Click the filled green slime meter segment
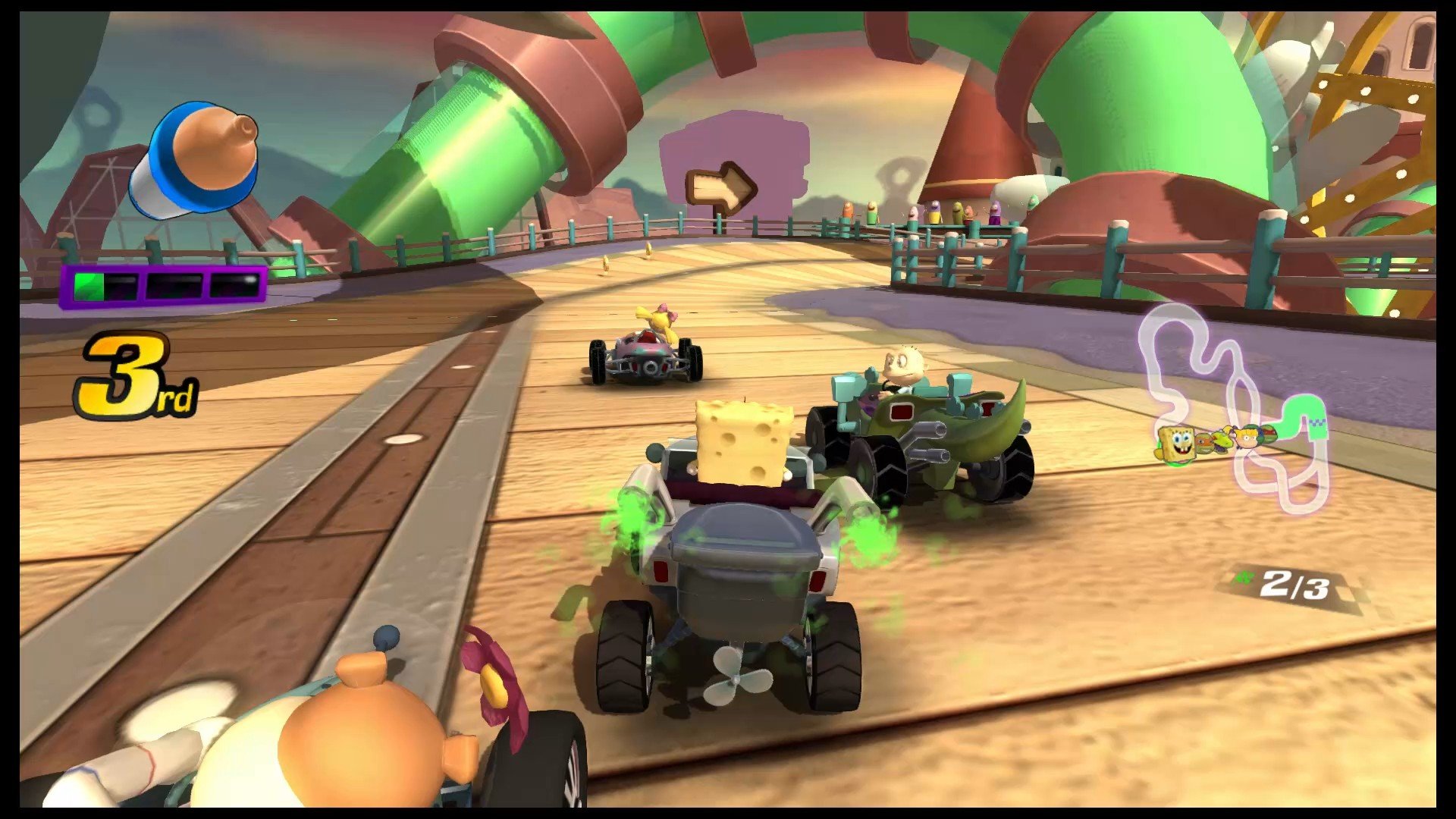The image size is (1456, 819). tap(91, 286)
